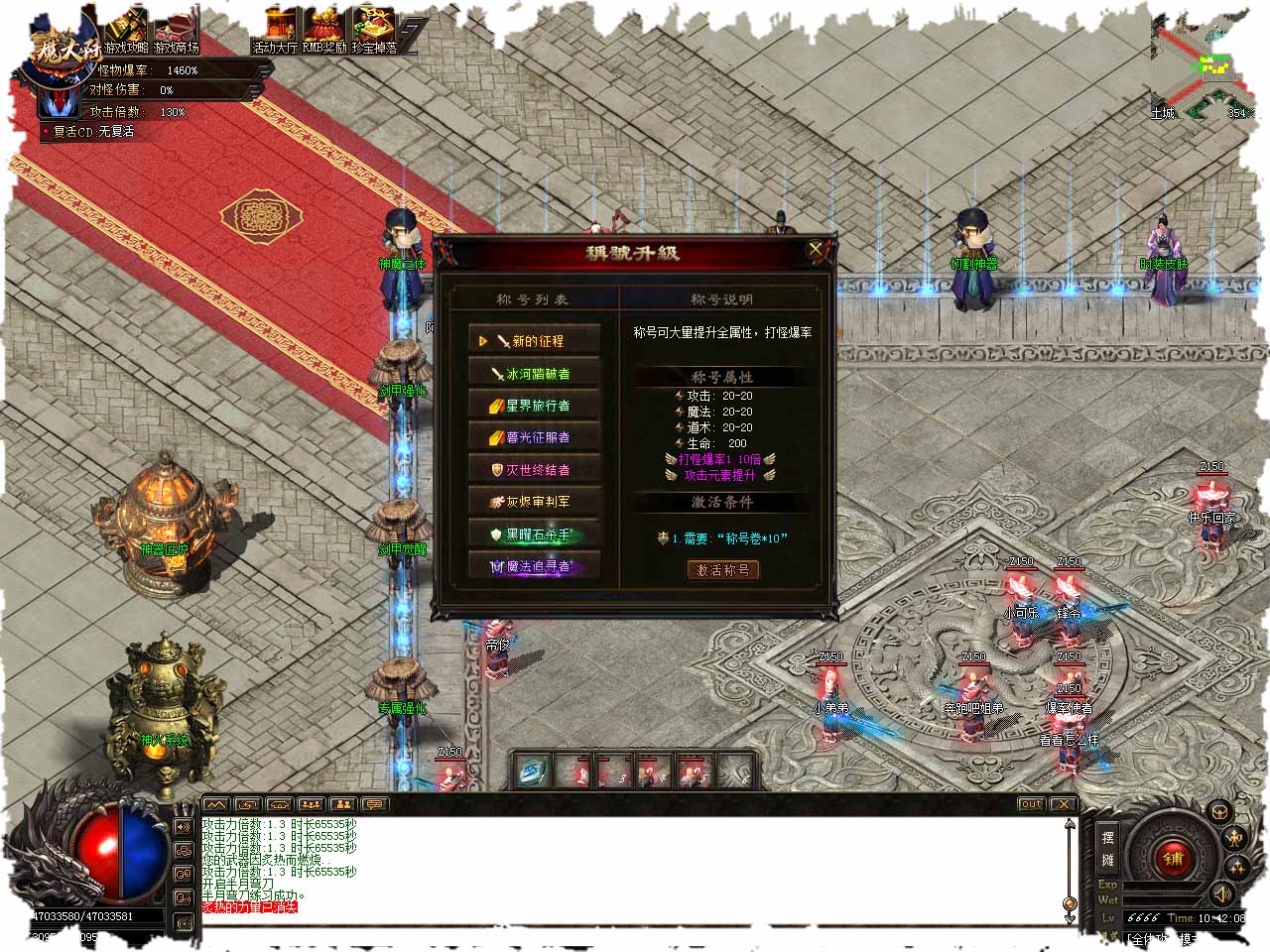Choose the 冰河猎破者 title

coord(535,373)
